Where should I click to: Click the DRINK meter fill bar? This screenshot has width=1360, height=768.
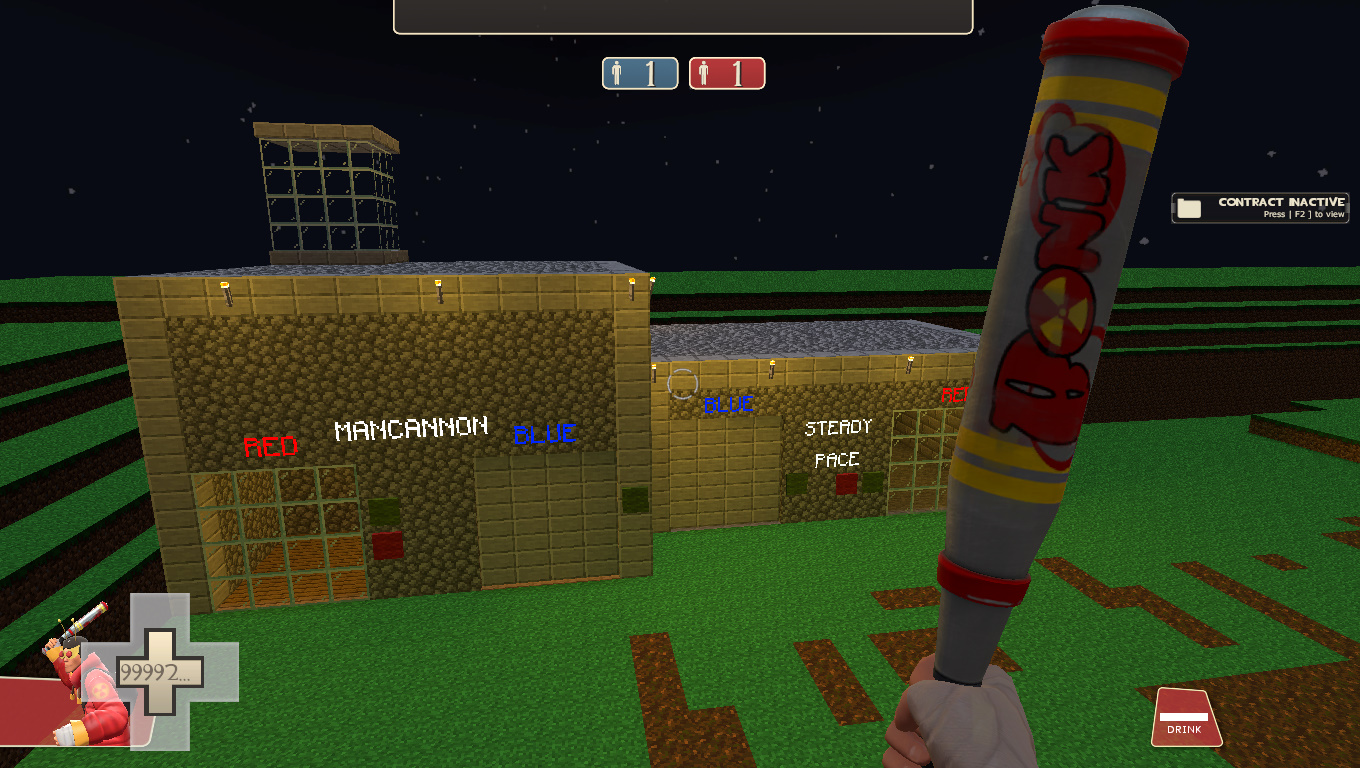point(1183,714)
